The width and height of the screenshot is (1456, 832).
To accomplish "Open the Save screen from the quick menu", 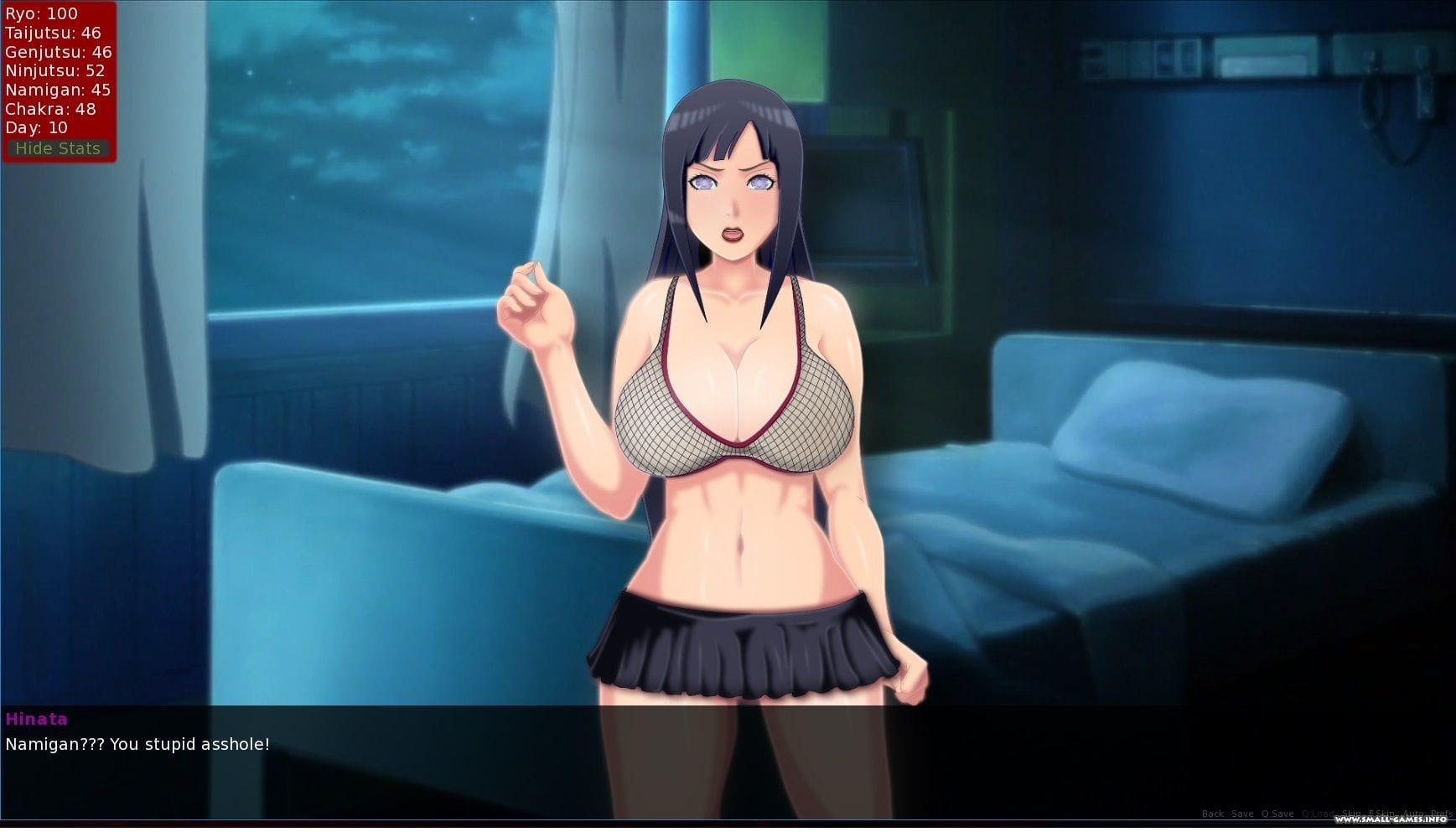I will 1242,814.
